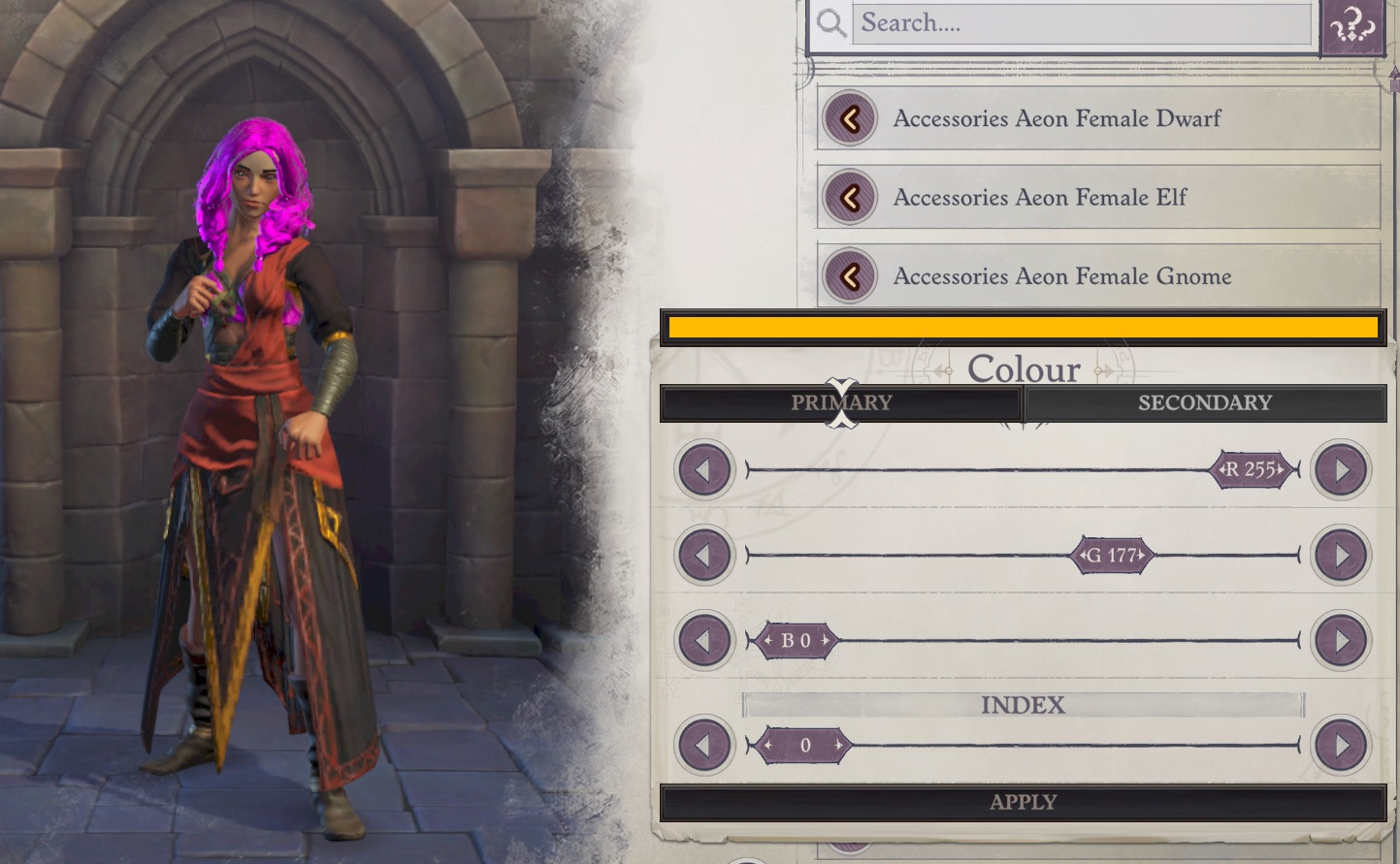Decrease the Blue value with the left arrow

(x=703, y=640)
